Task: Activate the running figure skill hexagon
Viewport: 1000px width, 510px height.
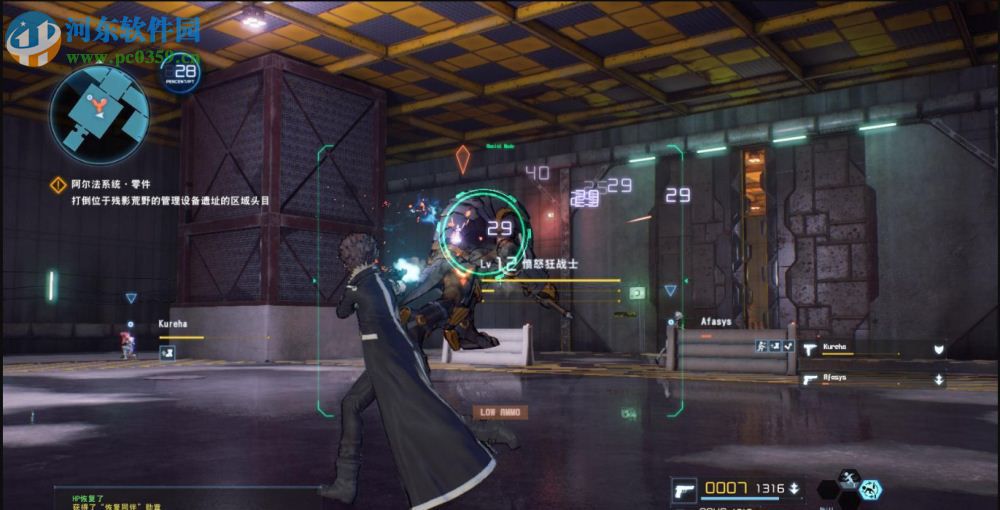Action: (849, 478)
